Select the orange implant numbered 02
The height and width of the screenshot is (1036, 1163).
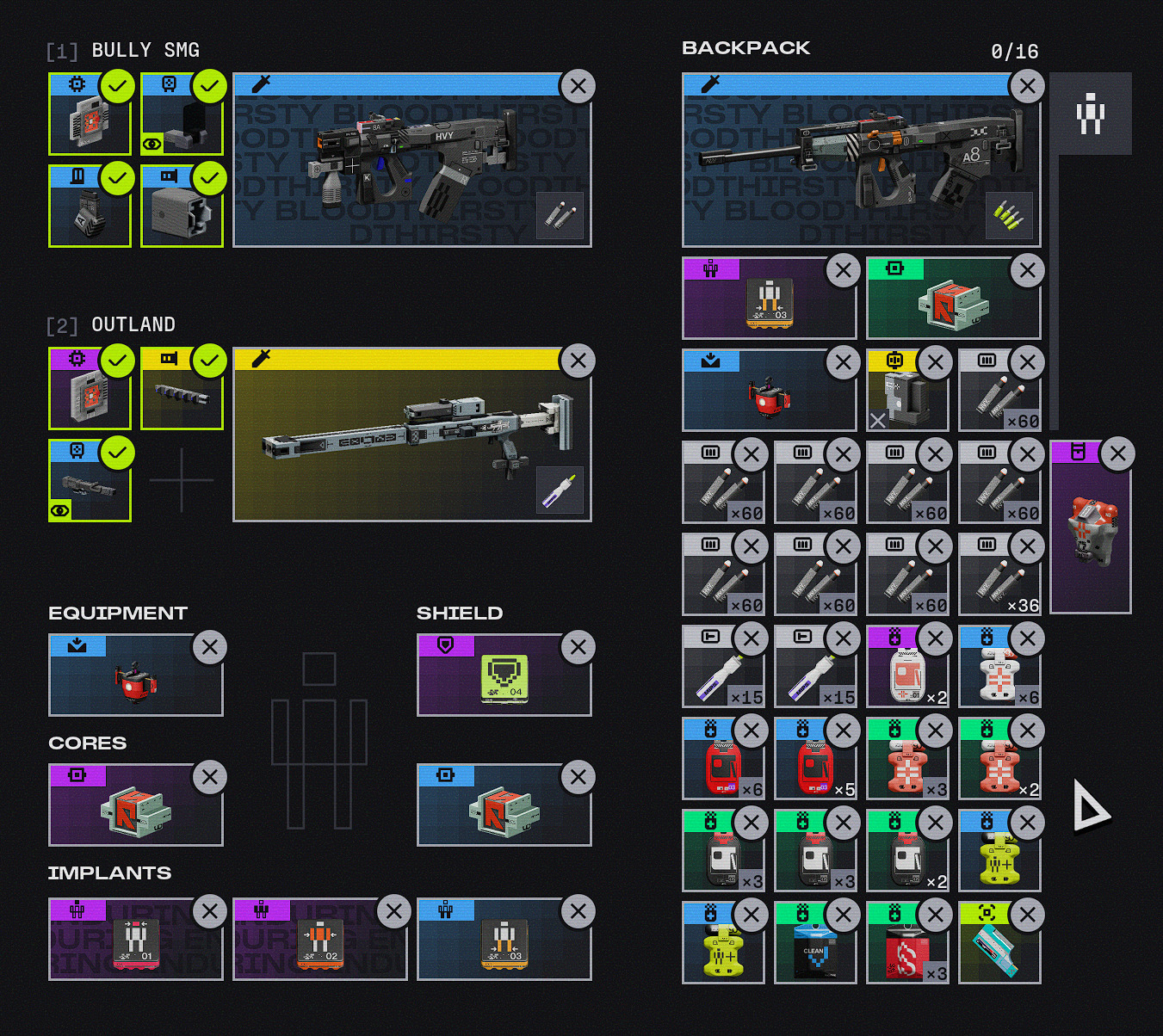(x=319, y=944)
